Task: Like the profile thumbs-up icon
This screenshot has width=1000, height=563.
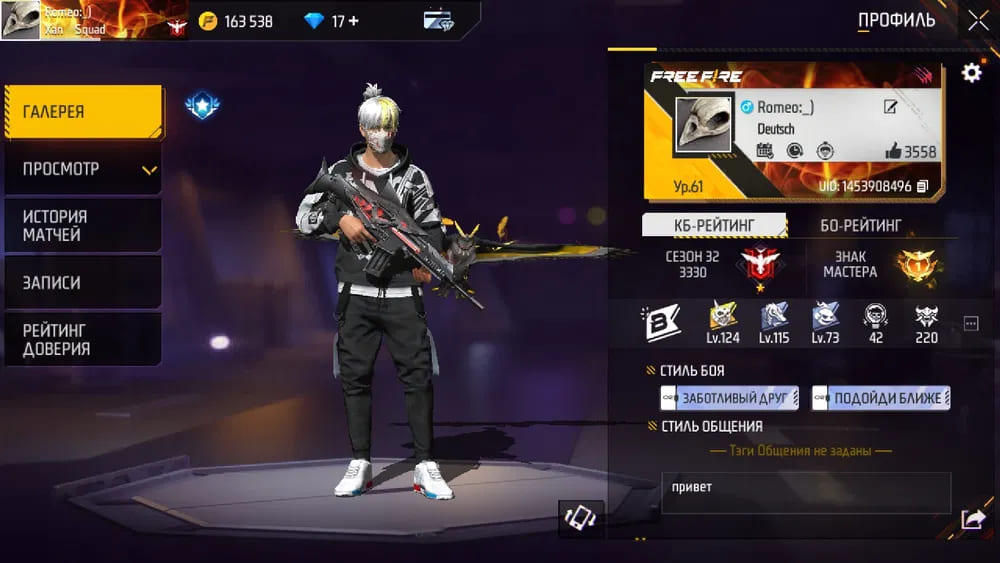Action: tap(893, 151)
